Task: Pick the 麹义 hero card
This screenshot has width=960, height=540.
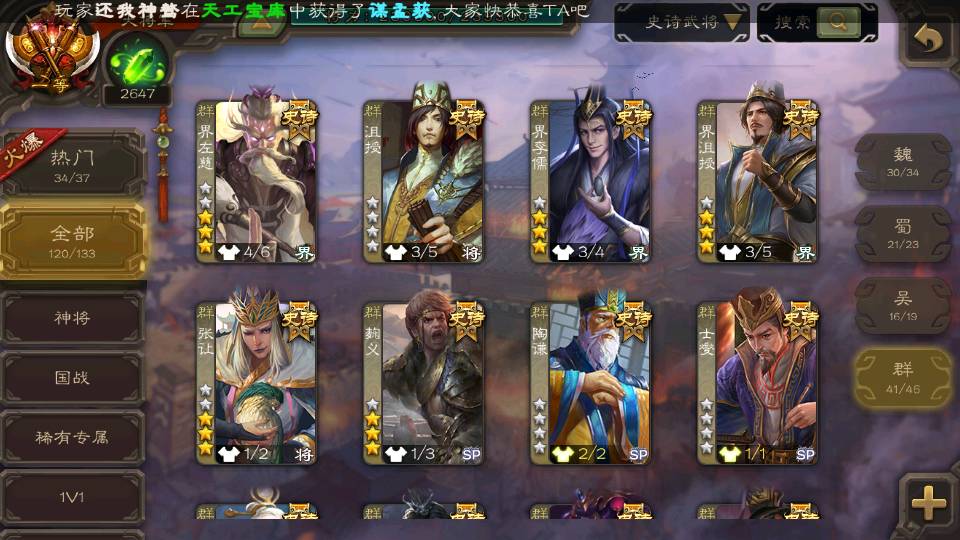Action: [x=424, y=380]
